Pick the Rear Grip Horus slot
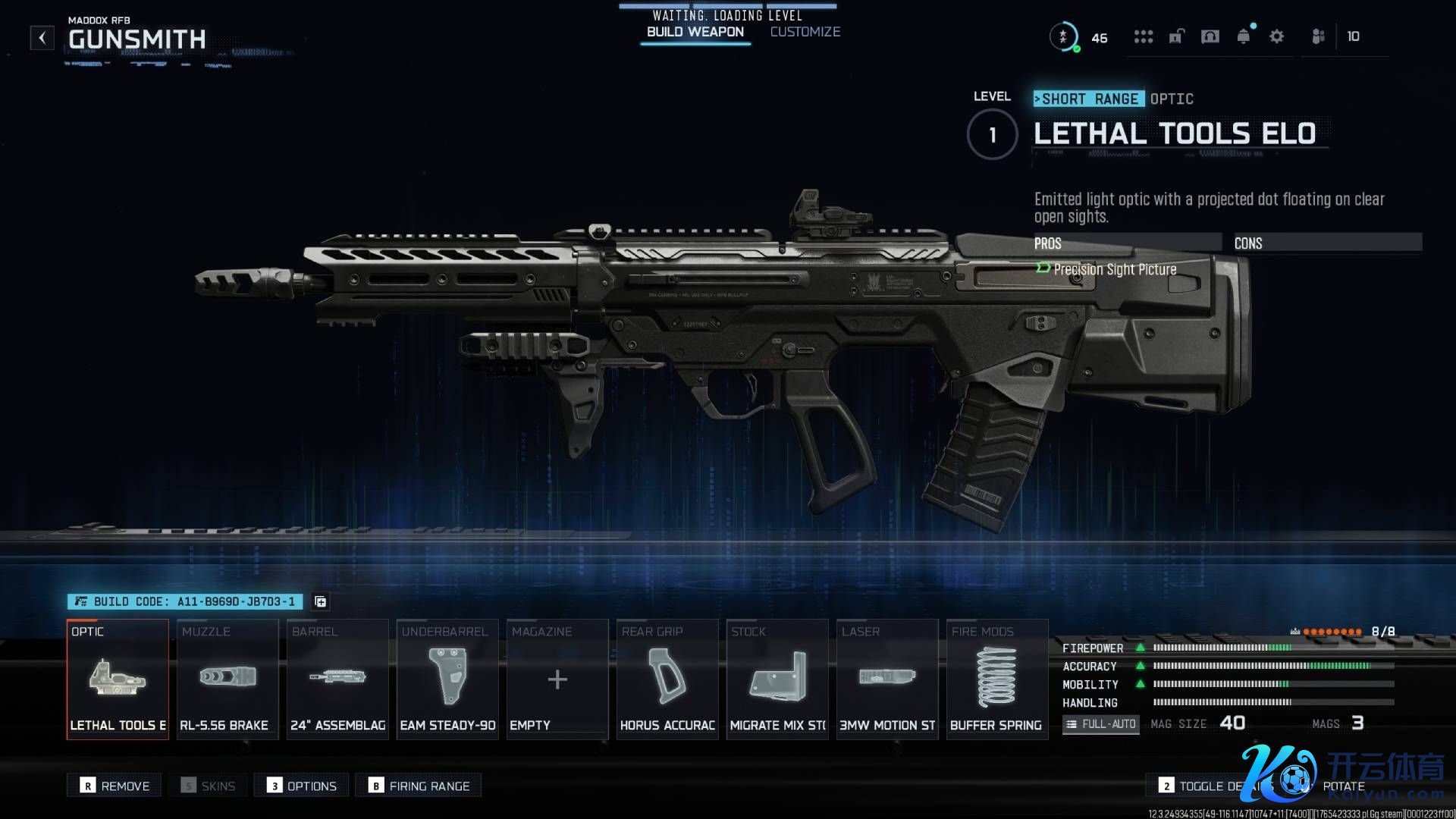 point(667,679)
